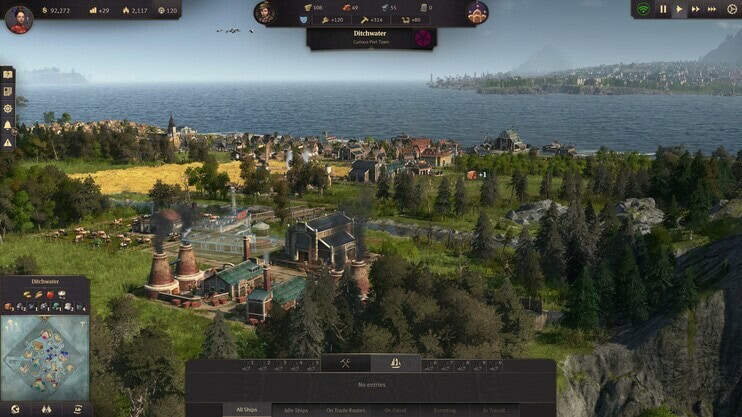Pause the game speed

click(x=662, y=9)
